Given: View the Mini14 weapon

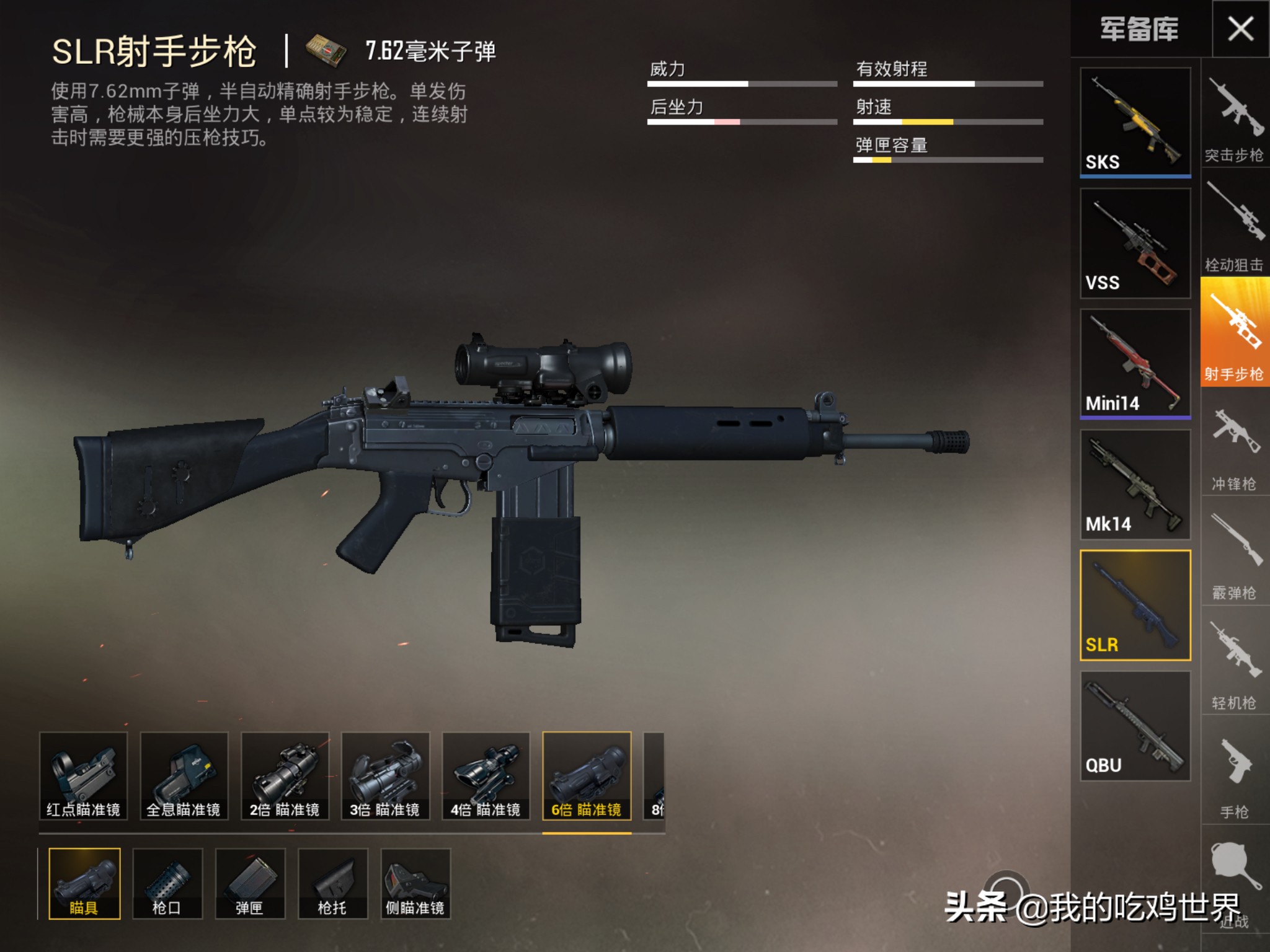Looking at the screenshot, I should (x=1135, y=363).
